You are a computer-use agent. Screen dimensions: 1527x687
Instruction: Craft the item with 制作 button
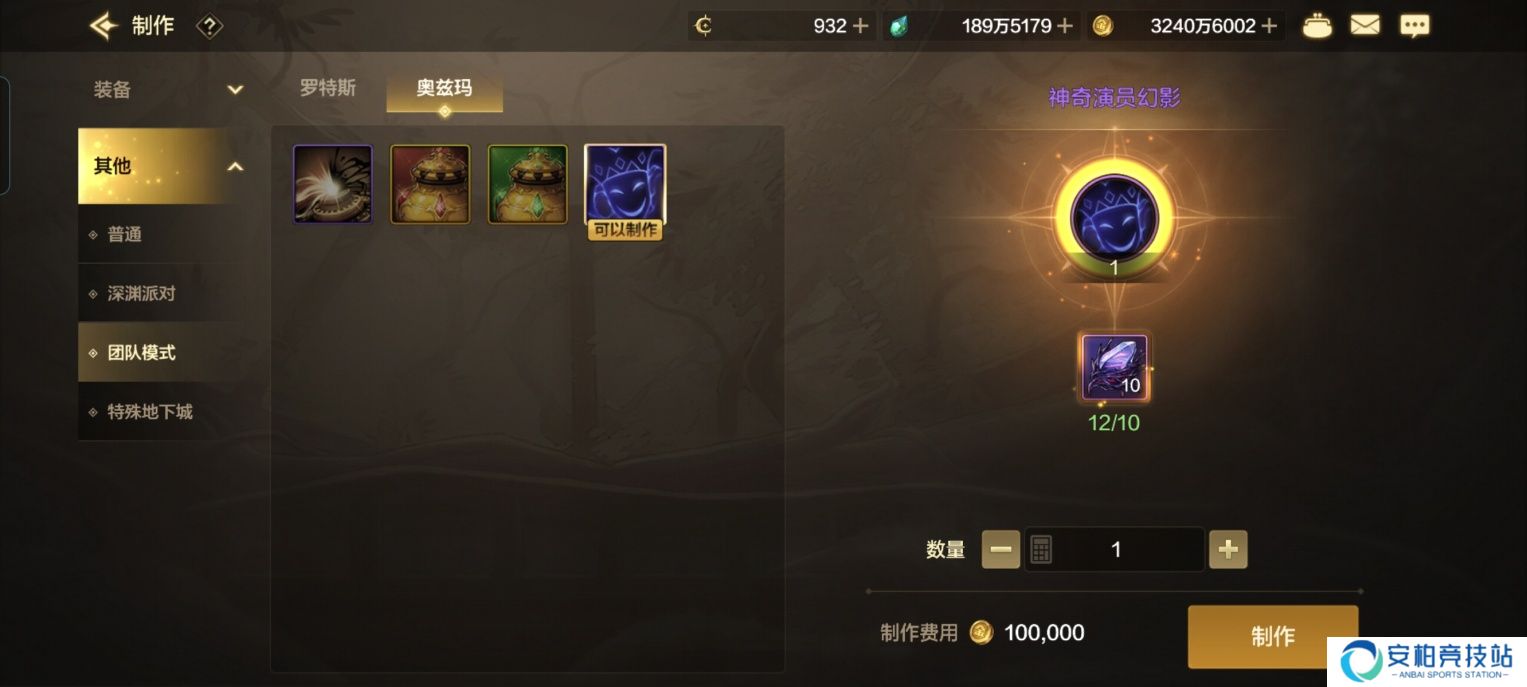pos(1272,636)
